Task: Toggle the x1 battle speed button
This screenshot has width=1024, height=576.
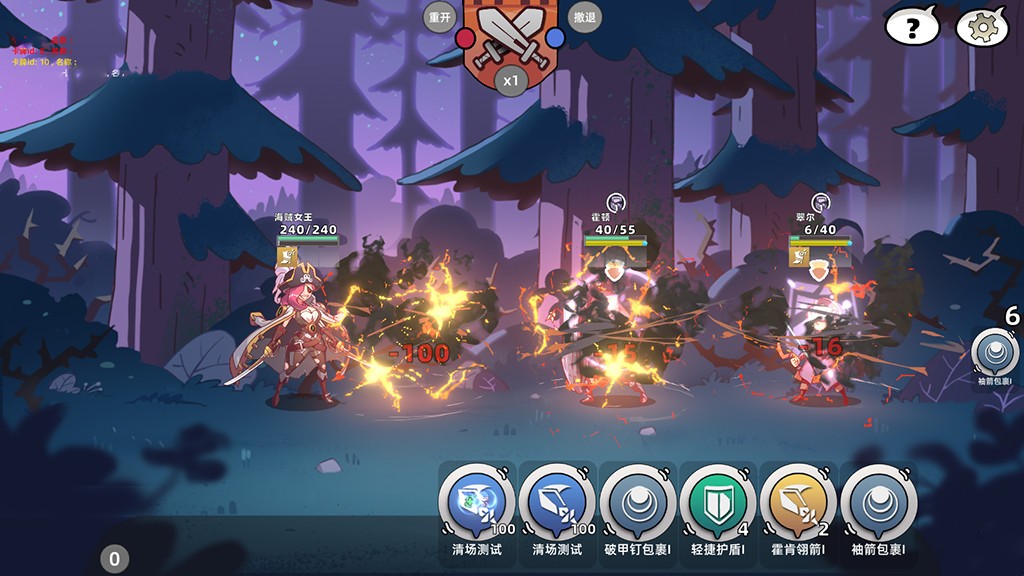Action: click(x=512, y=80)
